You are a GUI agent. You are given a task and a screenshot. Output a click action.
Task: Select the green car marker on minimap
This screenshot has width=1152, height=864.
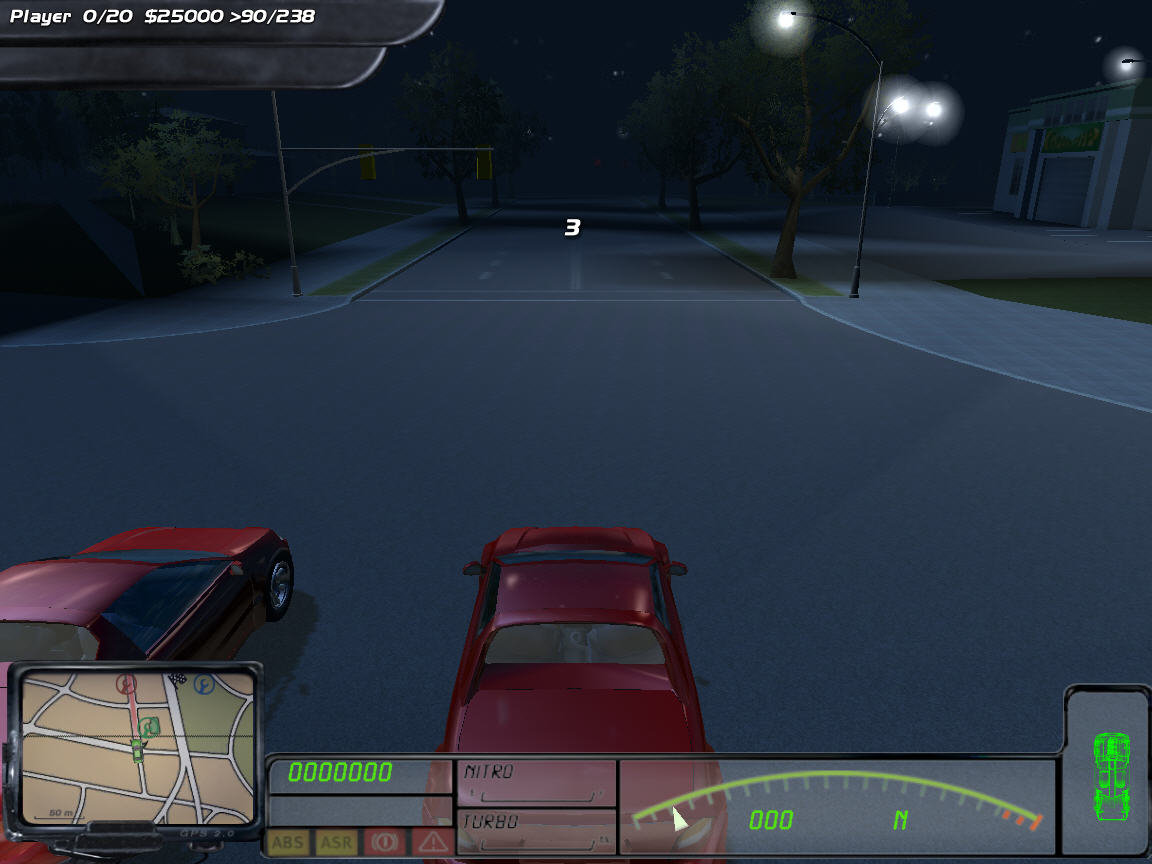137,750
